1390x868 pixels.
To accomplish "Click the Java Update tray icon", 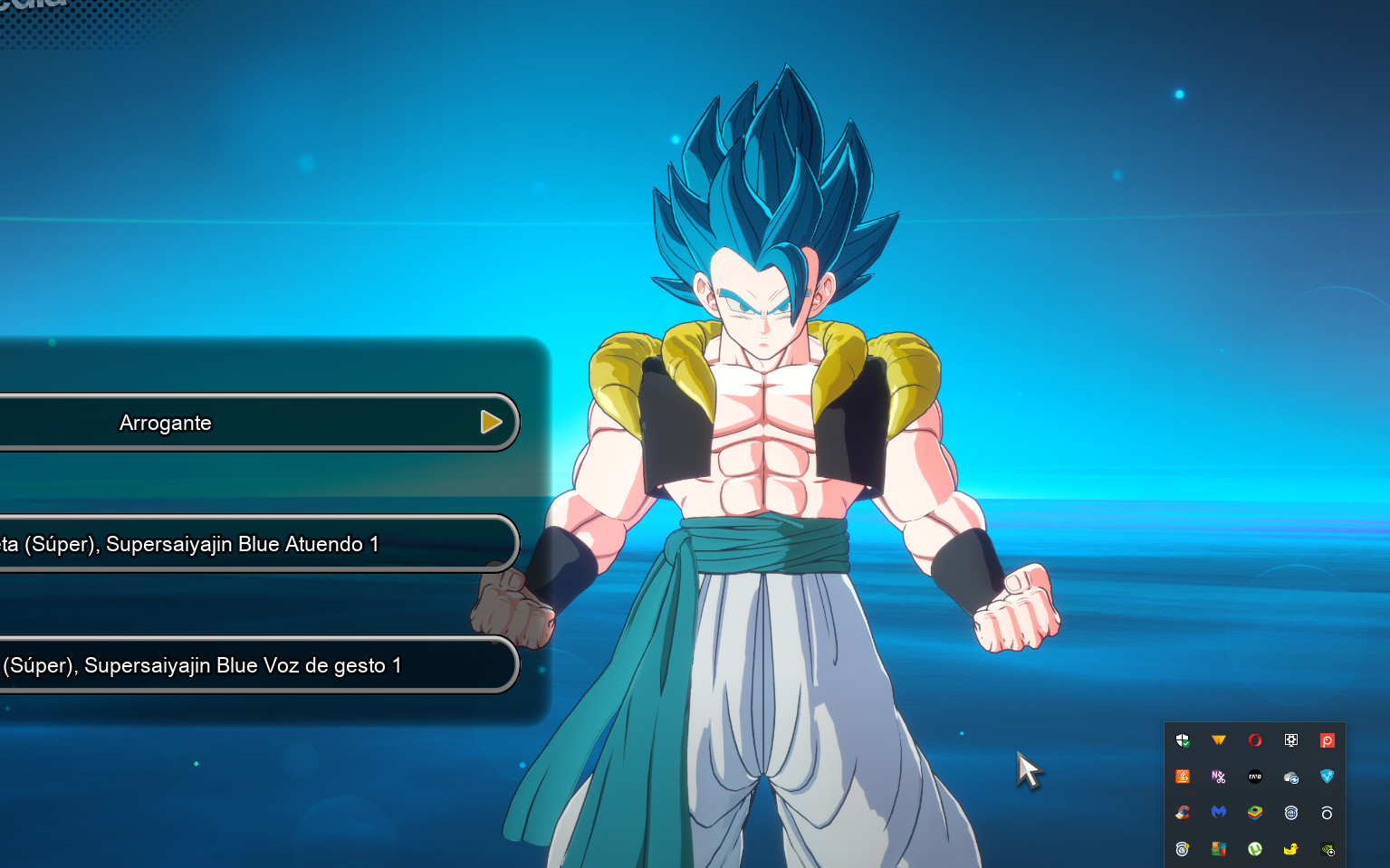I will tap(1183, 777).
